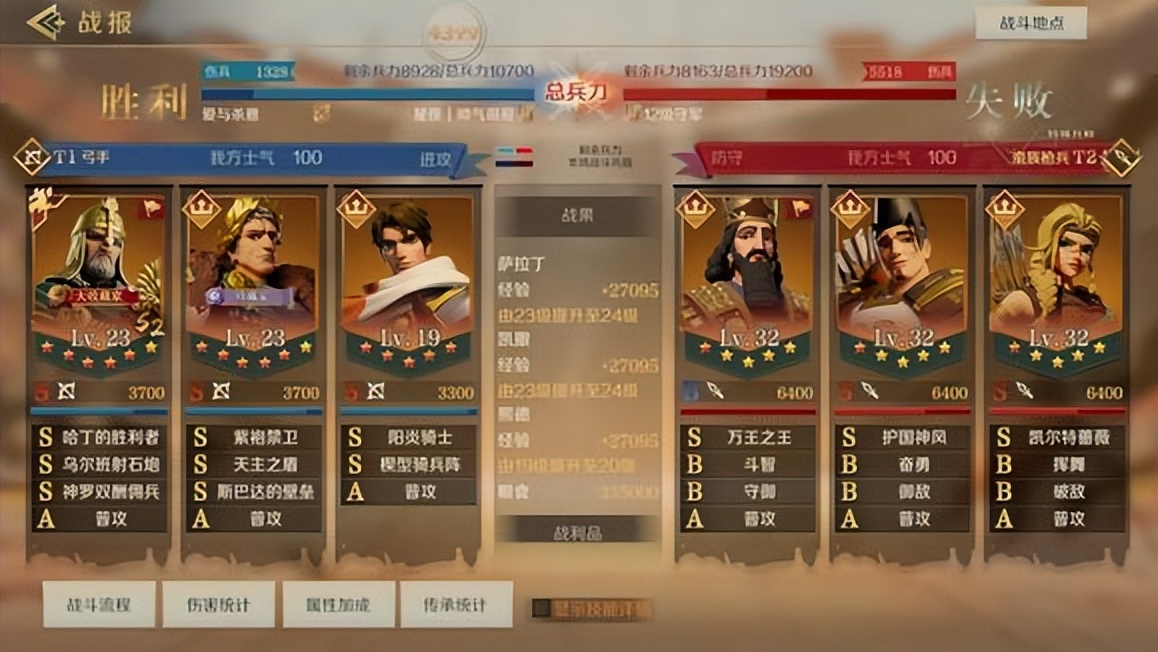Screen dimensions: 1158x652
Task: Go back using the arrow beside 战报
Action: [x=45, y=22]
